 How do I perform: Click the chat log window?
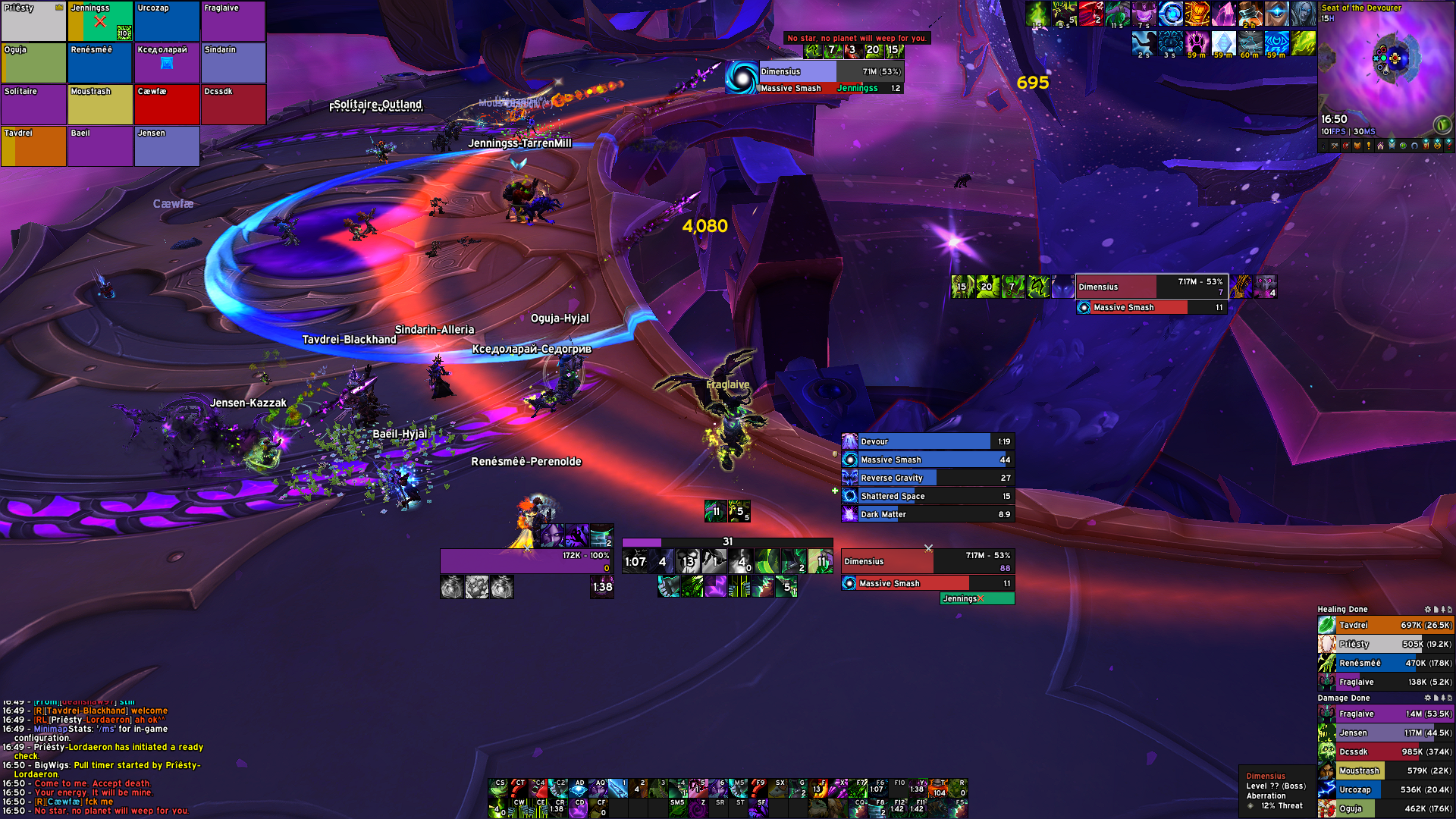(x=102, y=758)
